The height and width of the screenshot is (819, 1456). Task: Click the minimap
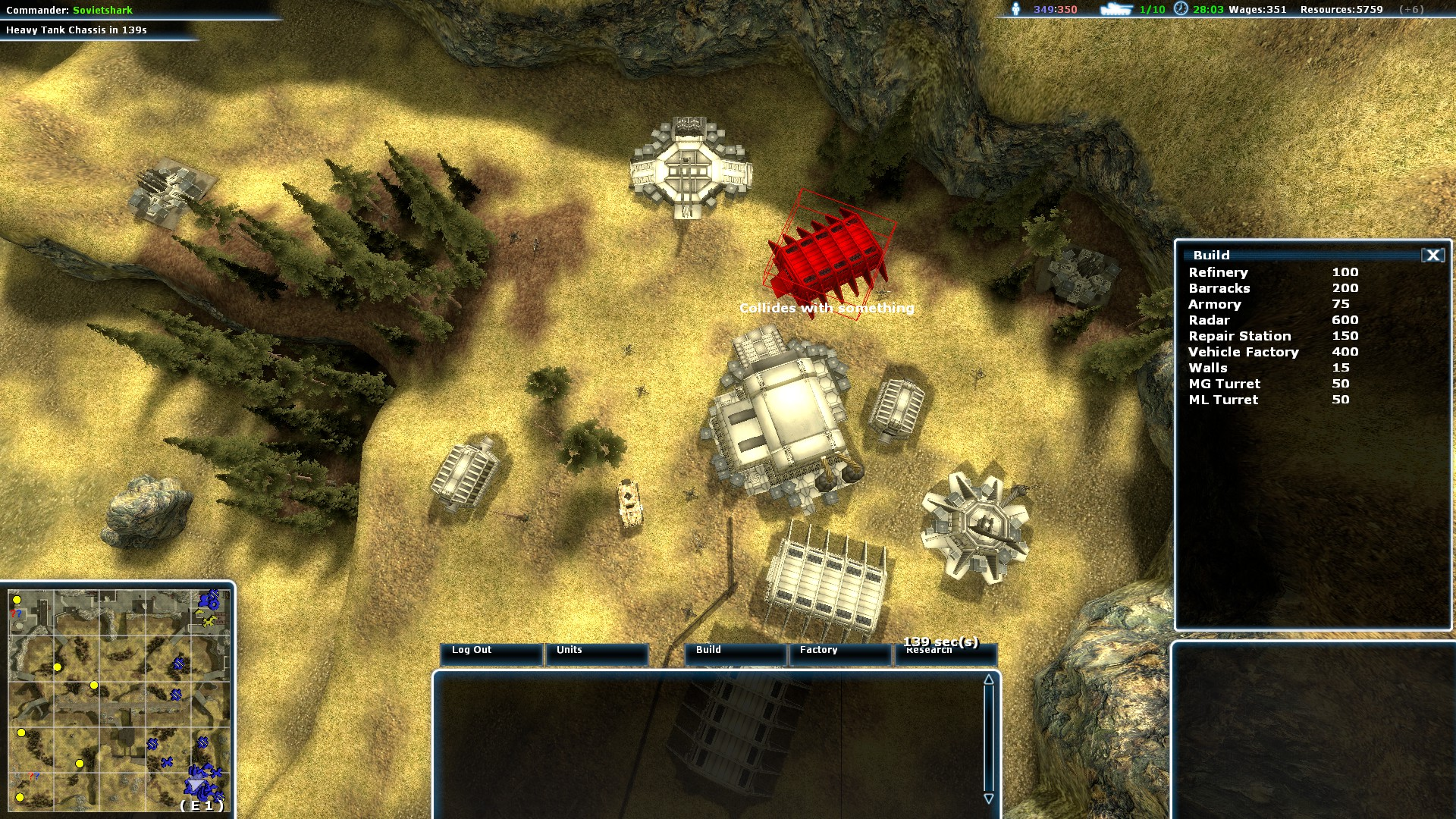click(x=118, y=700)
